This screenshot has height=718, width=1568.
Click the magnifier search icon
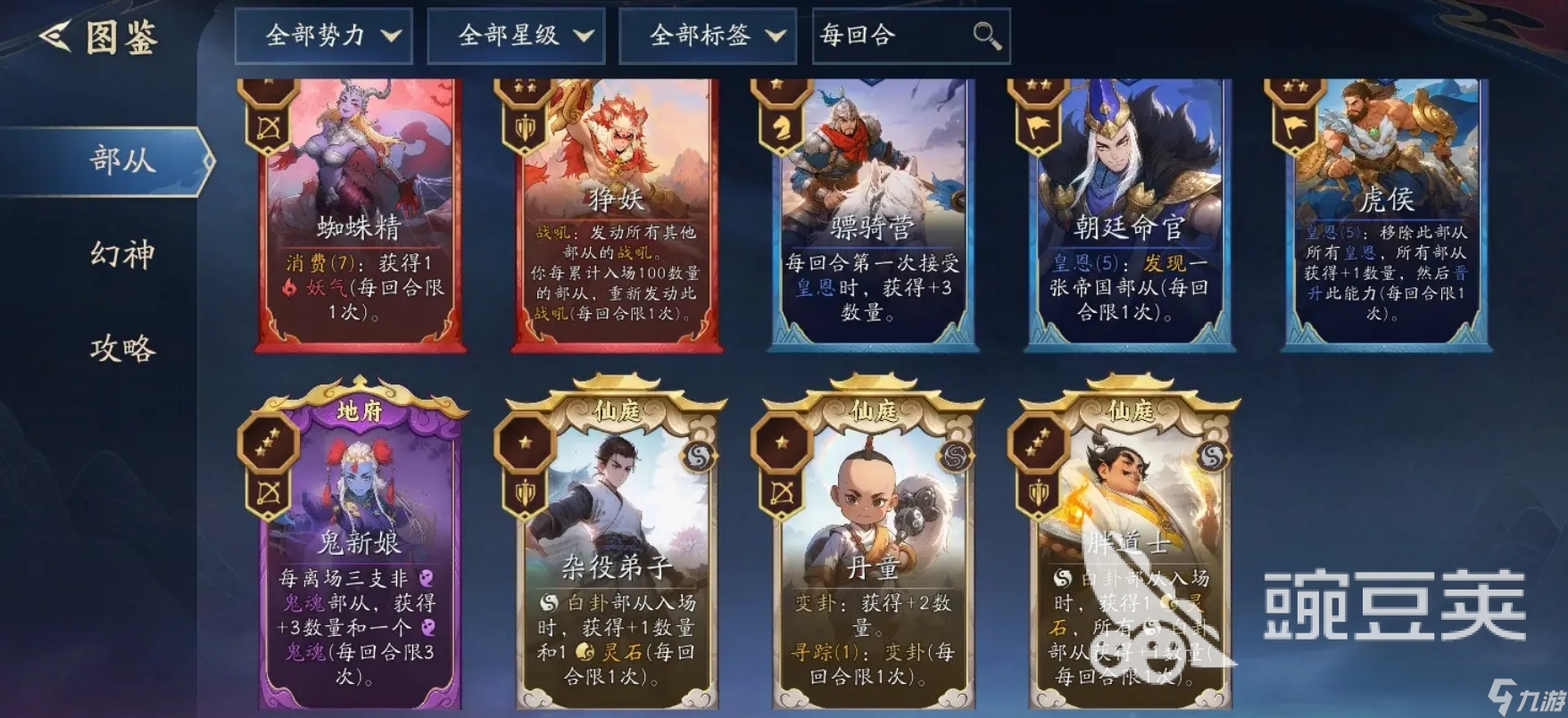[x=984, y=37]
